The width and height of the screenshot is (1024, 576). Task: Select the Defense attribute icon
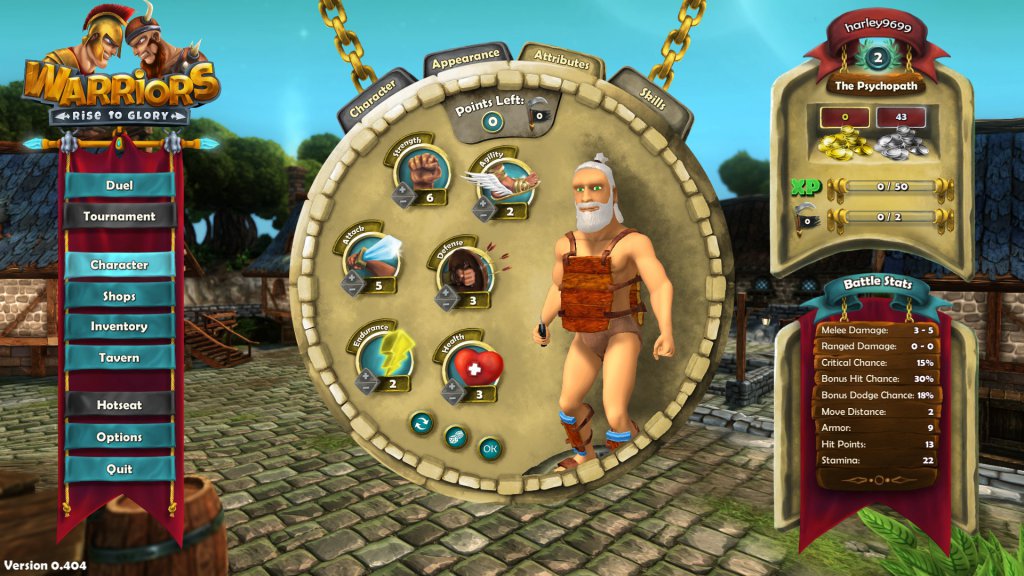click(466, 269)
